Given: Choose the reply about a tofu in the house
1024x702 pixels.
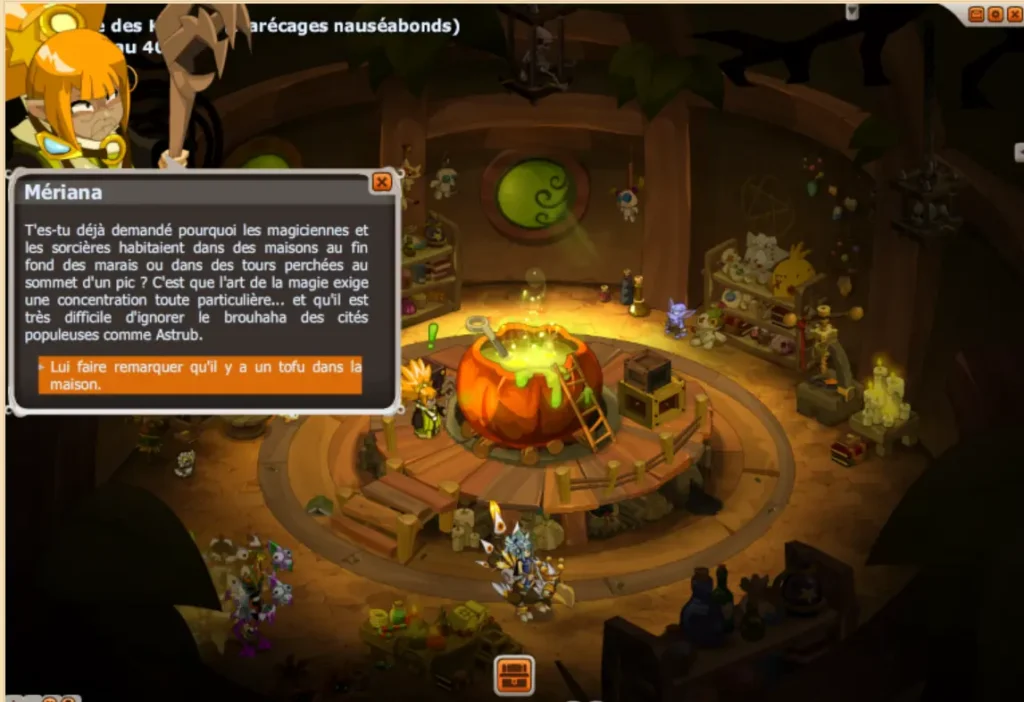Looking at the screenshot, I should [x=200, y=375].
